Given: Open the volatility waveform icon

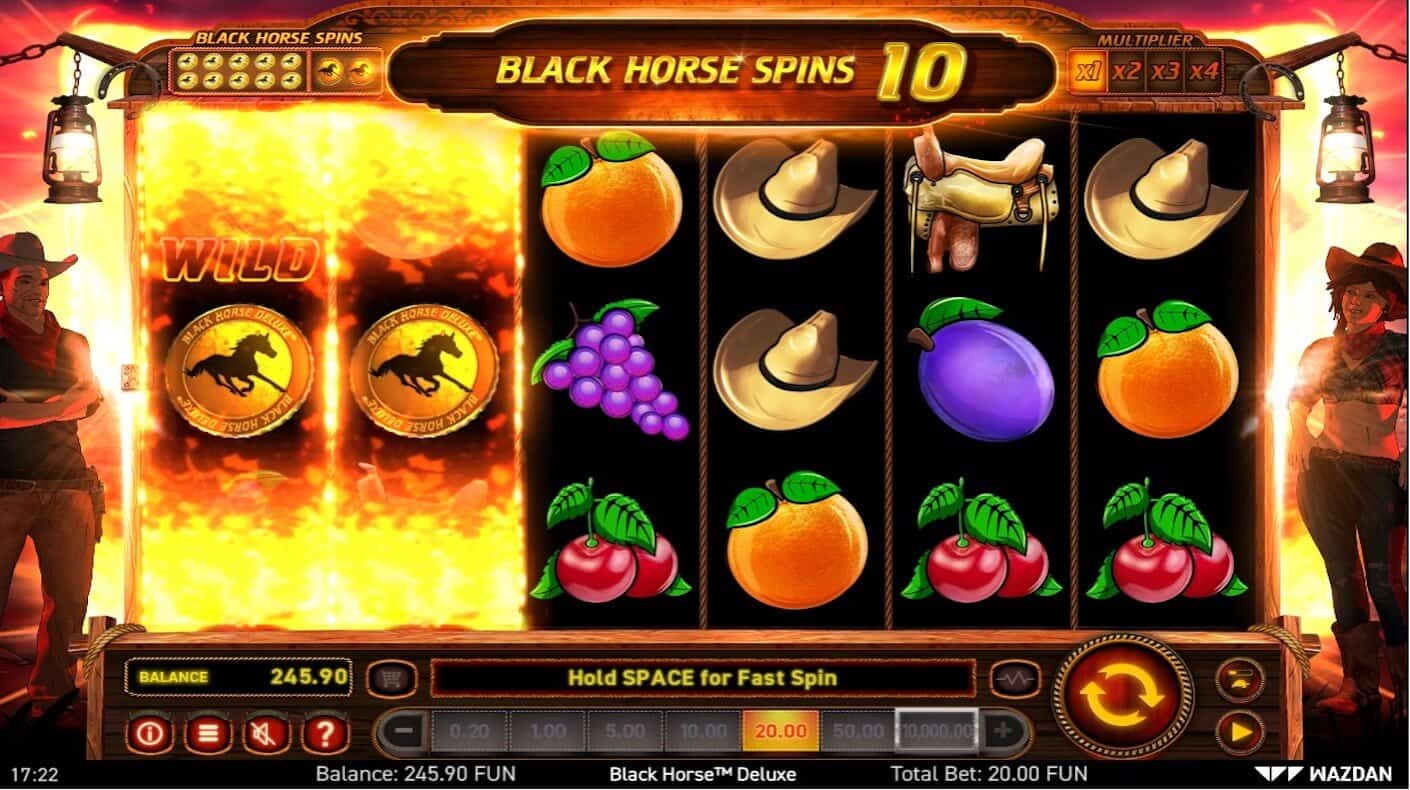Looking at the screenshot, I should (1012, 677).
